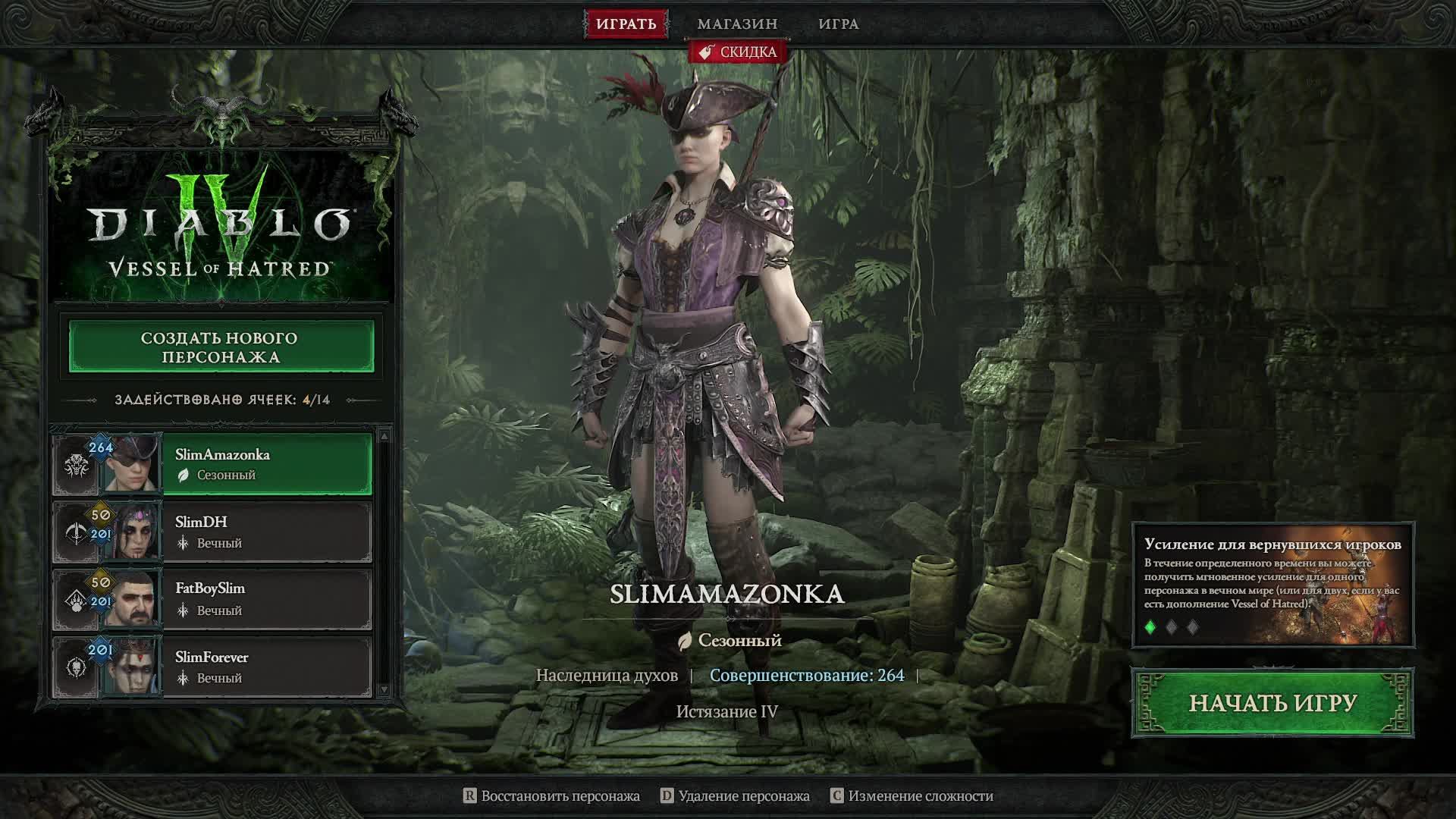Image resolution: width=1456 pixels, height=819 pixels.
Task: Open the ИГРА menu tab
Action: pos(838,24)
